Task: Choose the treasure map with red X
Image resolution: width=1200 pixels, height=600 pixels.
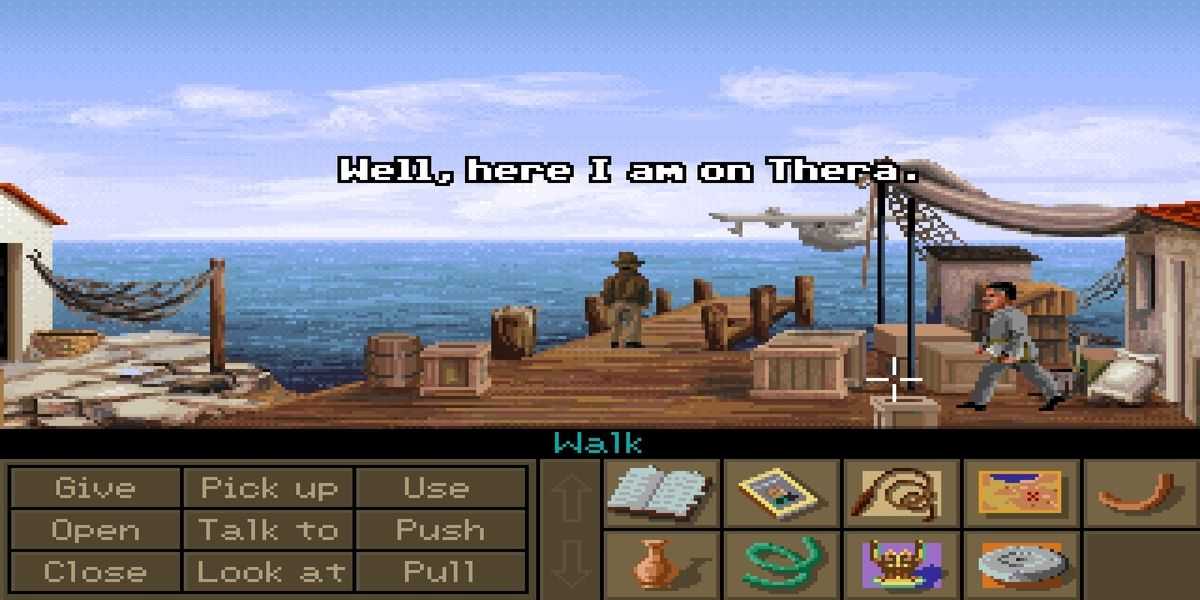Action: (1020, 493)
